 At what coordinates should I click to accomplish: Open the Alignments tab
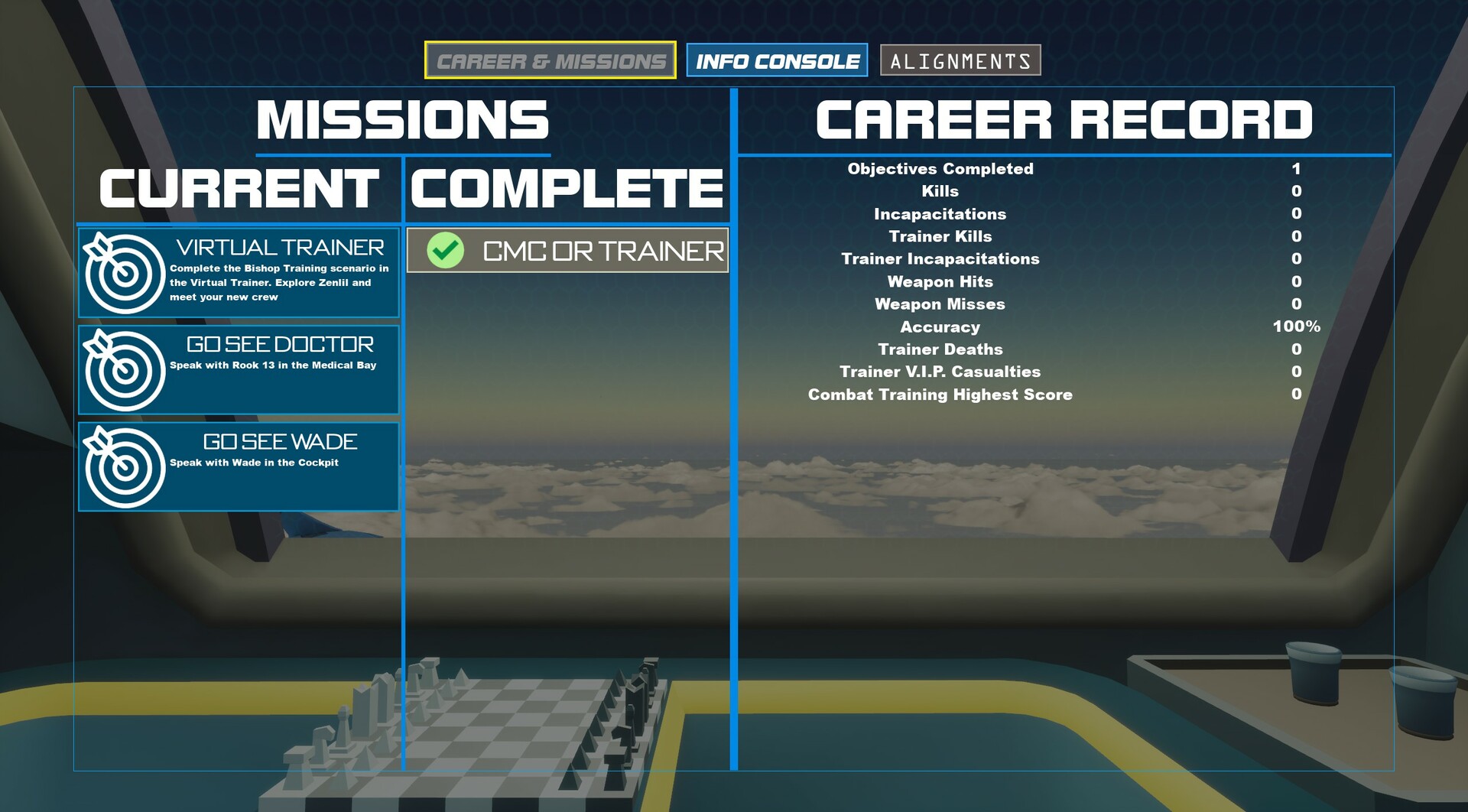pyautogui.click(x=961, y=60)
